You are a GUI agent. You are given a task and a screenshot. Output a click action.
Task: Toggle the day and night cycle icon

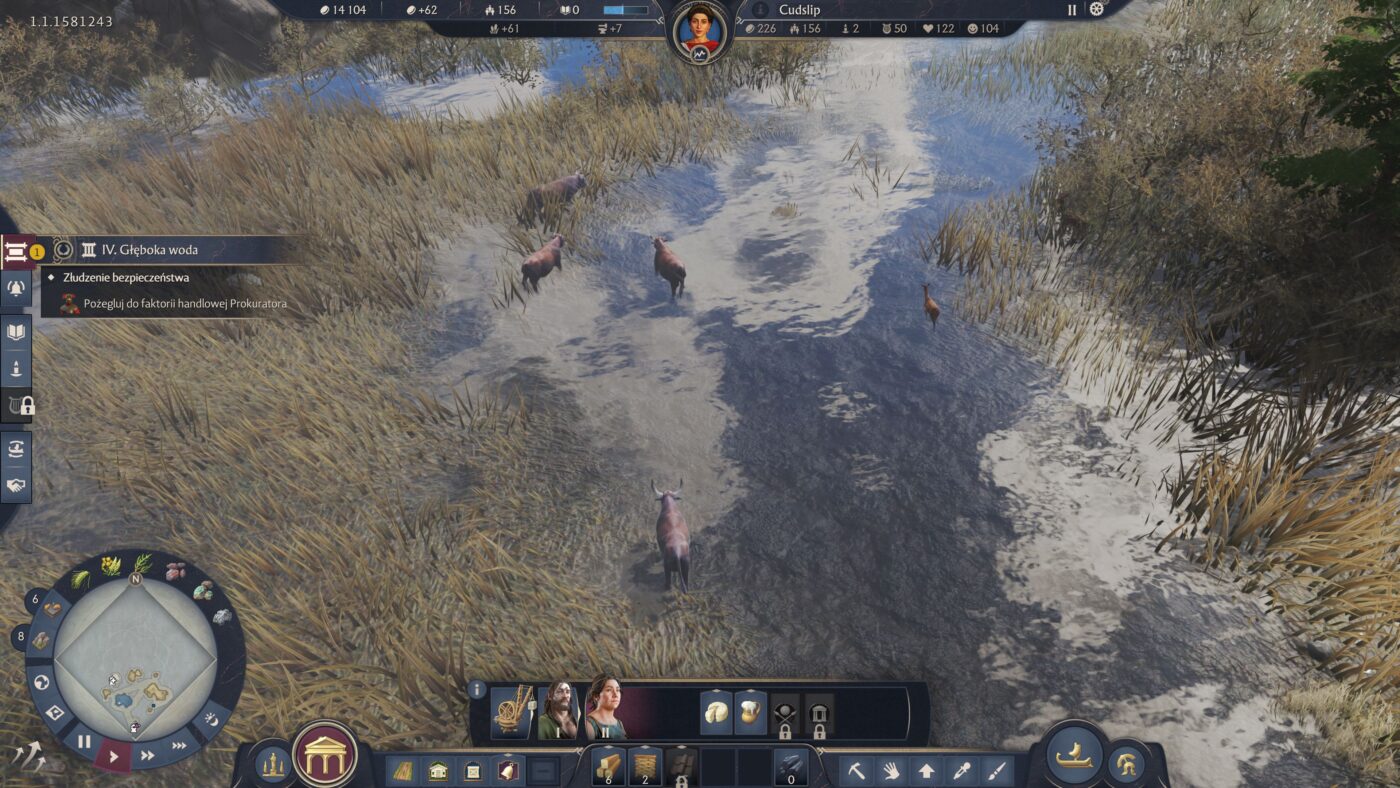[x=211, y=718]
